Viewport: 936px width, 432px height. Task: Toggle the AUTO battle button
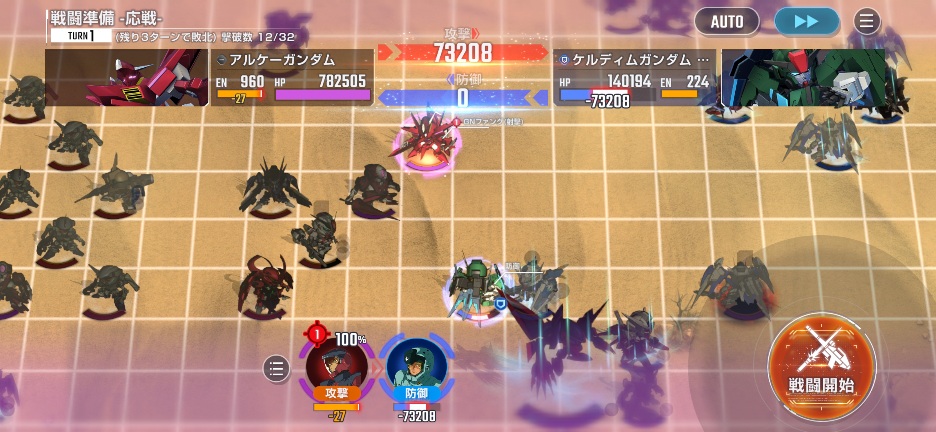point(726,20)
